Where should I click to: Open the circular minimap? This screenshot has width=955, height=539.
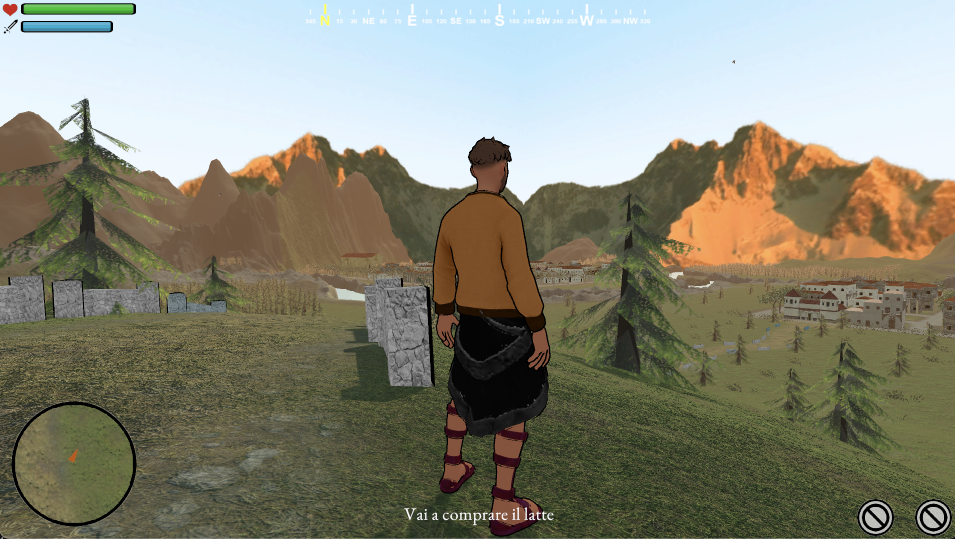(74, 464)
